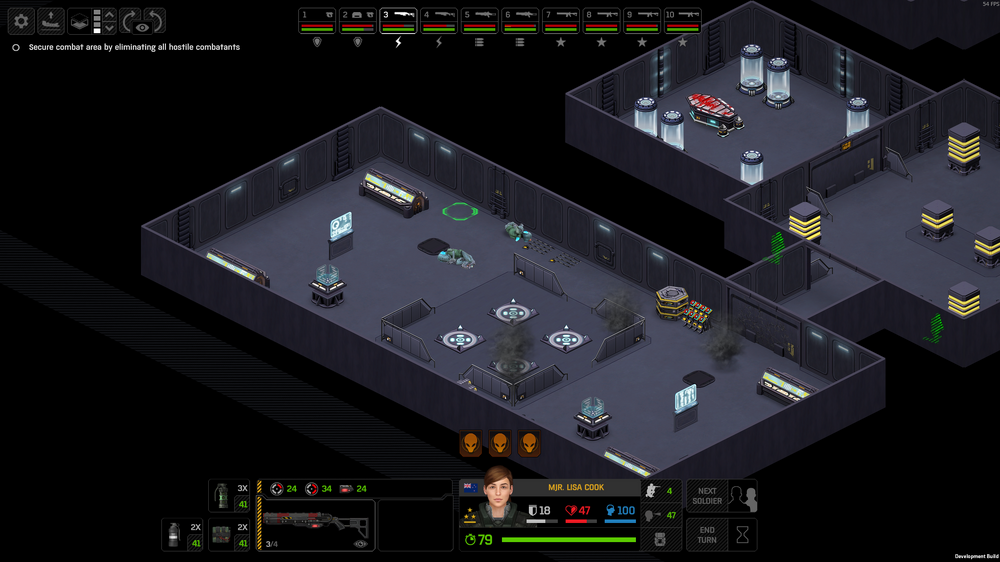Select soldier slot 2
1000x562 pixels.
[358, 20]
